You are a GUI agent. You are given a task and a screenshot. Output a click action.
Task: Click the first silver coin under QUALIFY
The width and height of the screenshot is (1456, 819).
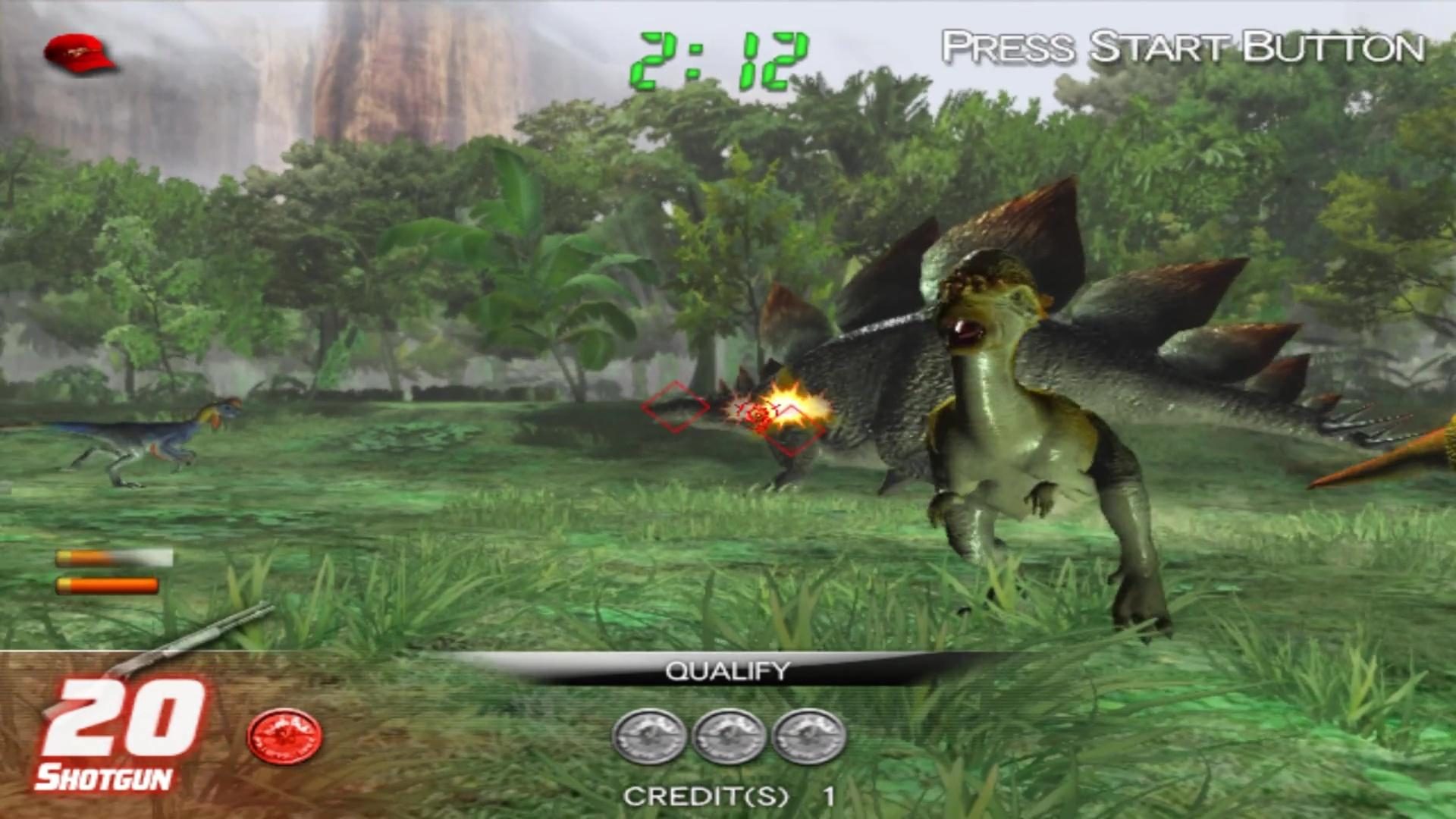(651, 734)
